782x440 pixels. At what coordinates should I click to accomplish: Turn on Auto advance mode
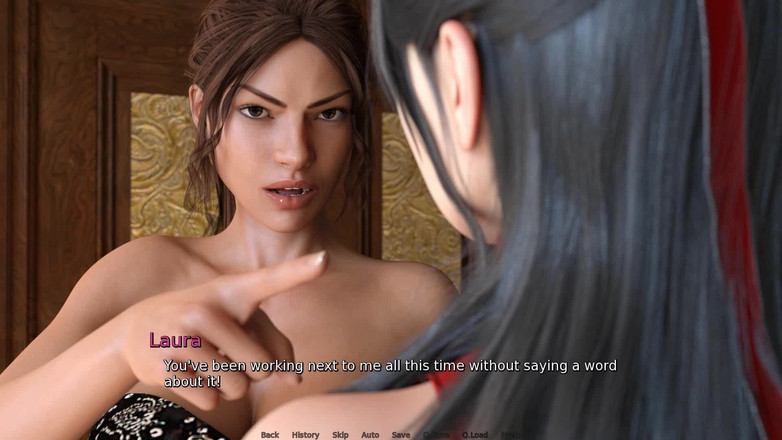coord(370,435)
